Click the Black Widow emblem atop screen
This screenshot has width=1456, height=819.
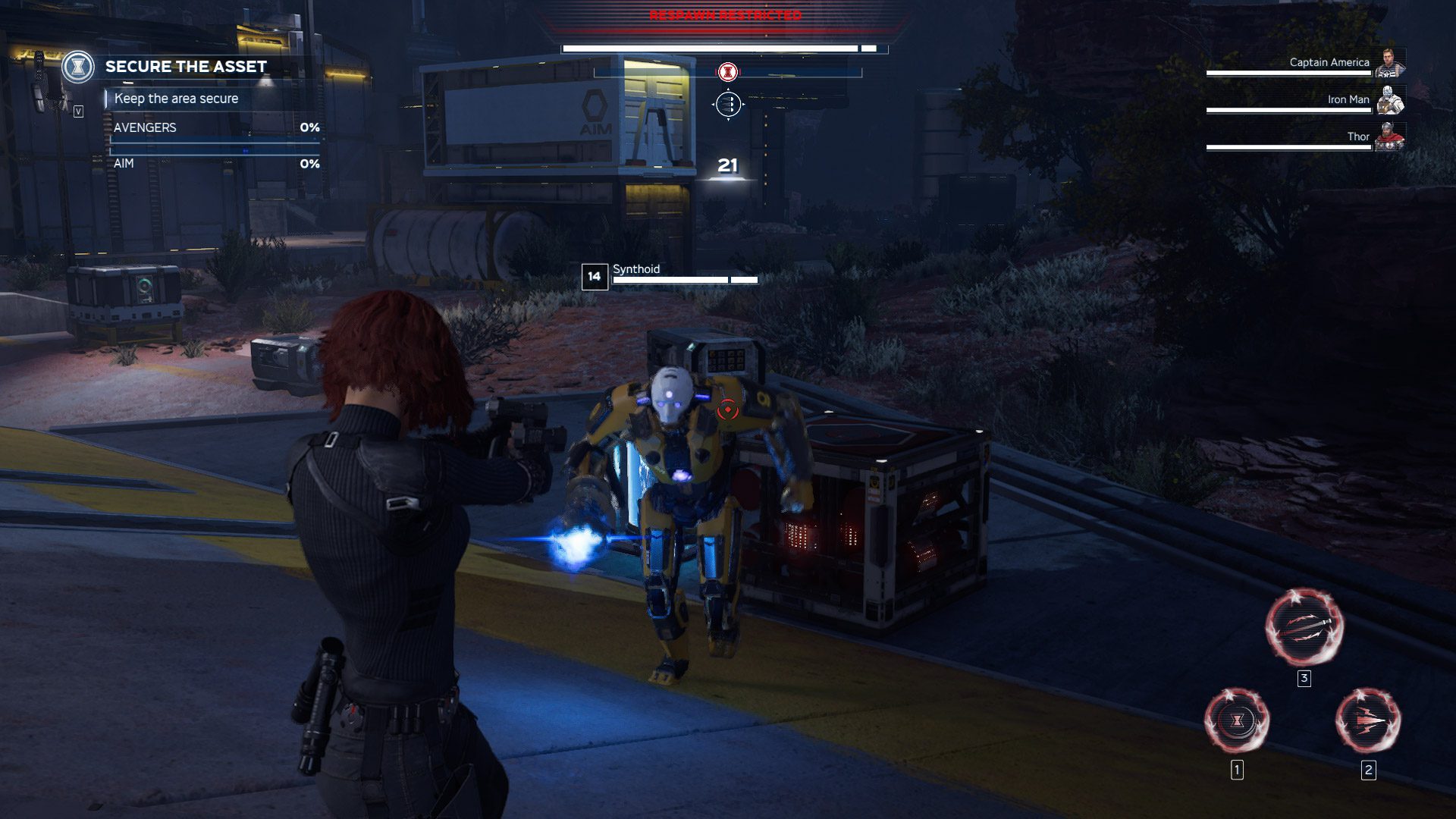(727, 72)
